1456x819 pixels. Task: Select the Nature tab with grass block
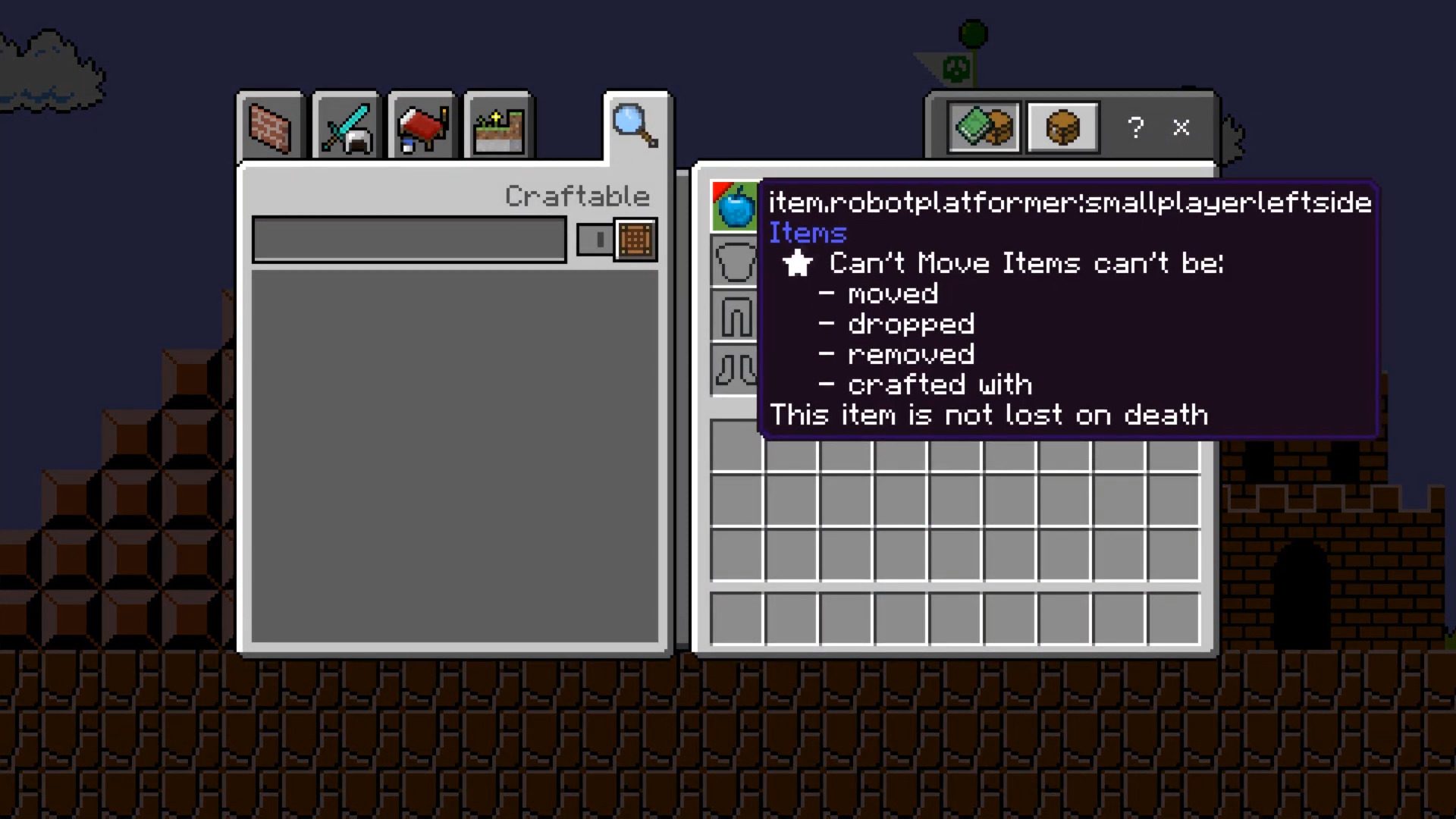497,127
